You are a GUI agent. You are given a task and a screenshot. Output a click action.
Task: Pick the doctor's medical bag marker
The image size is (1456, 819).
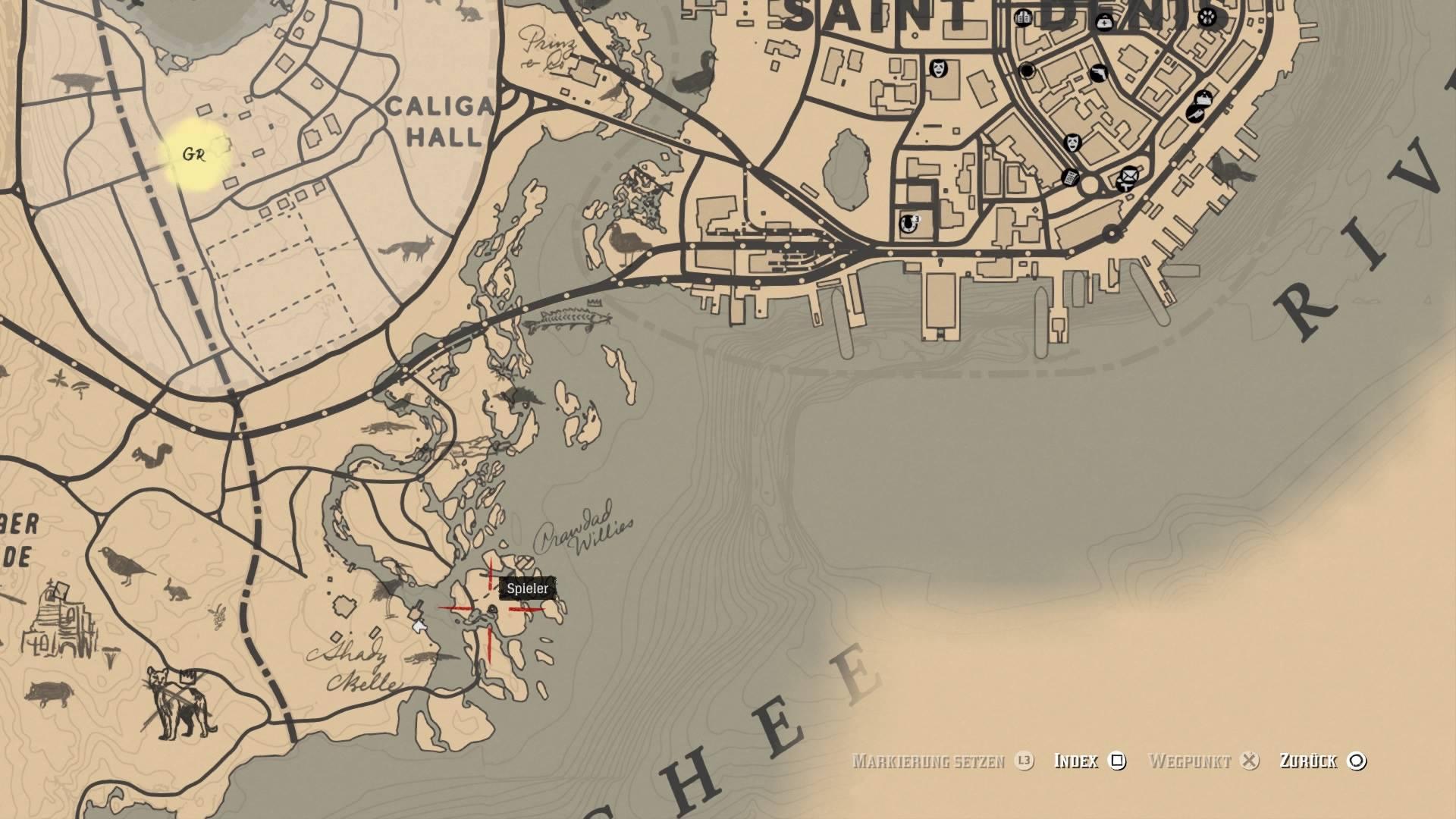coord(1103,22)
